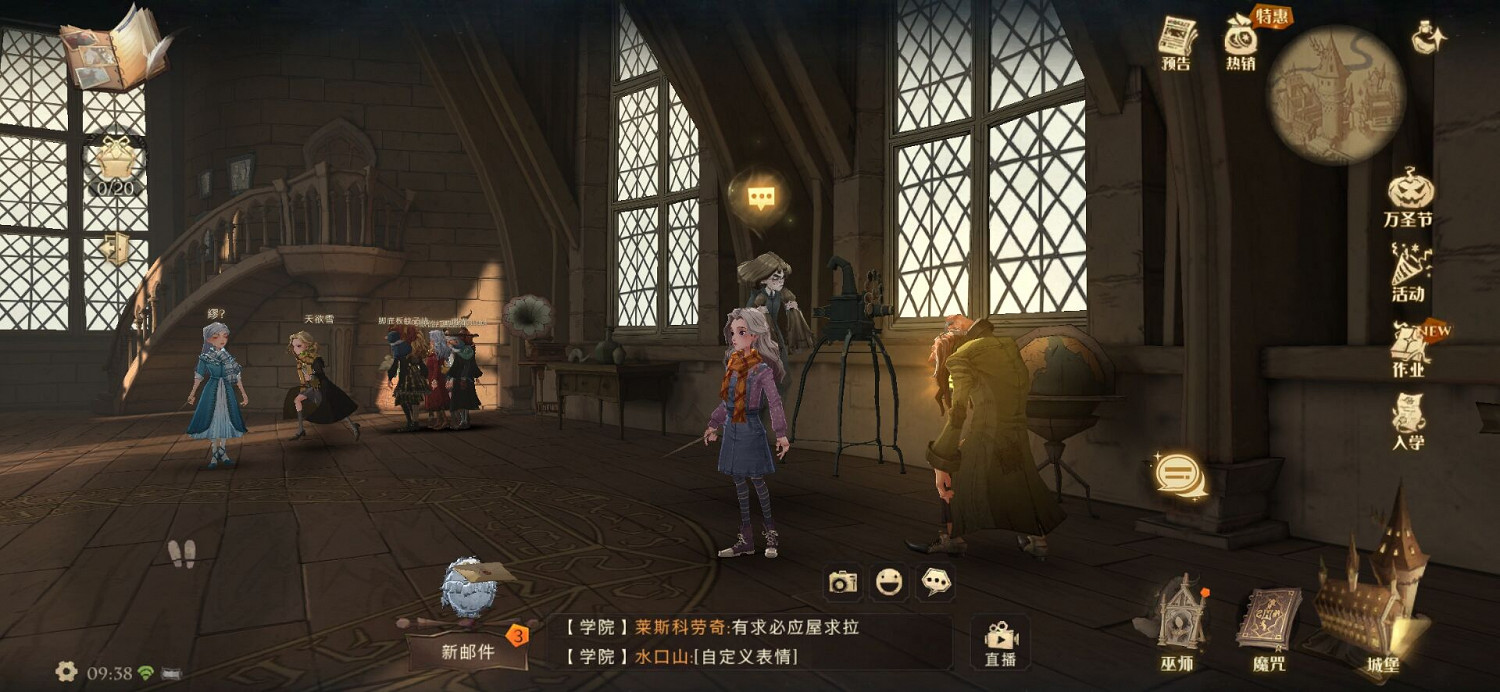Open the circular castle minimap
This screenshot has height=692, width=1500.
coord(1336,93)
